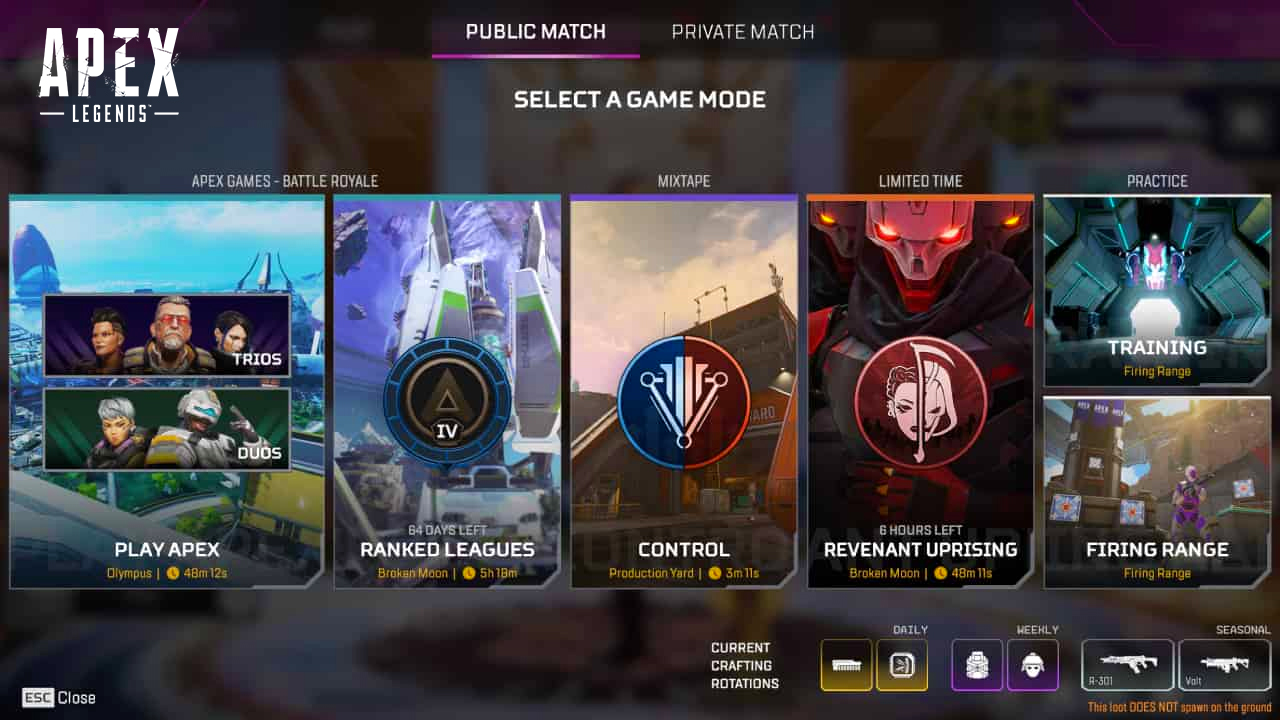
Task: Launch Control on Production Yard
Action: (683, 550)
